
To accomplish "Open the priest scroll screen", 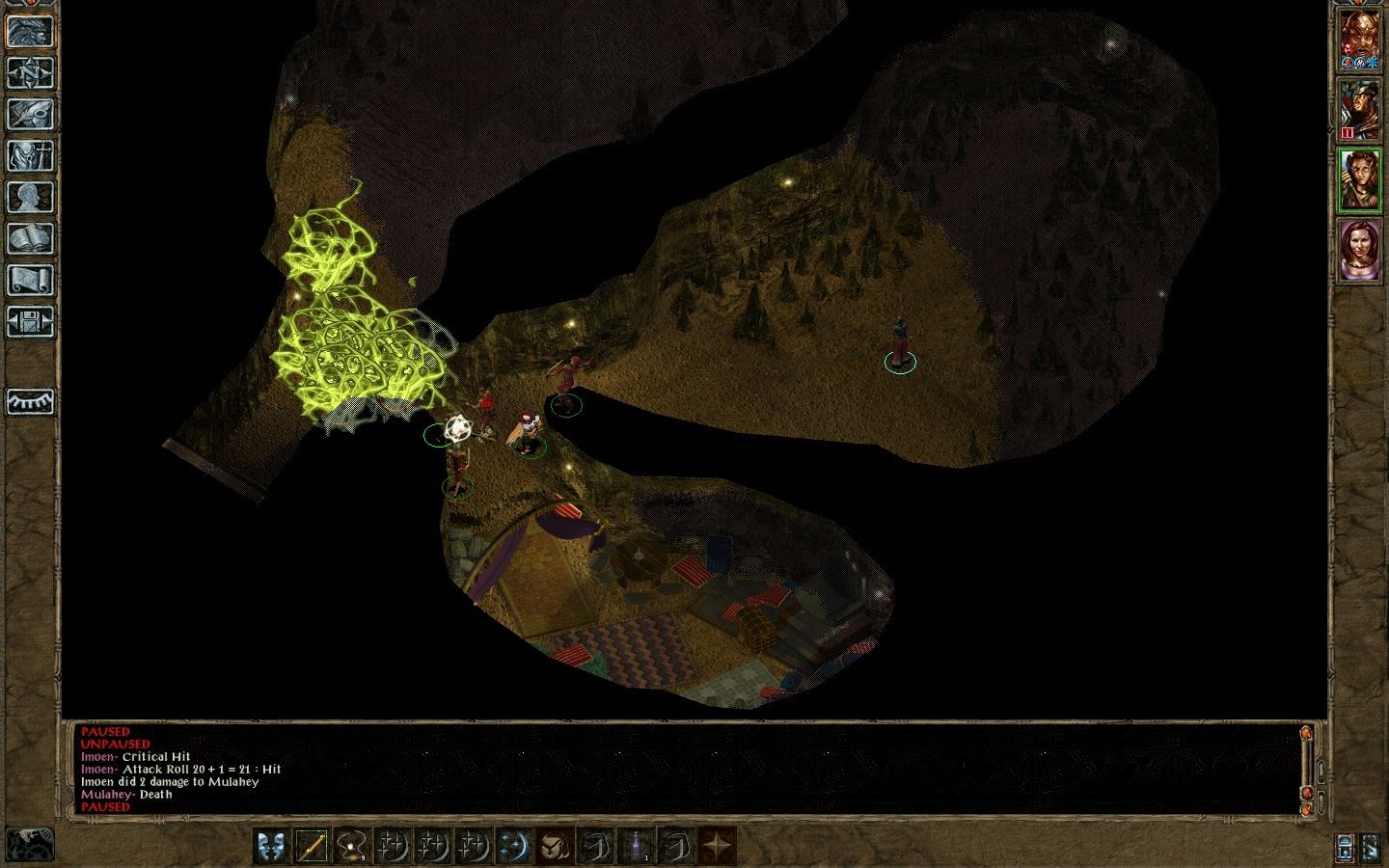I will tap(30, 280).
